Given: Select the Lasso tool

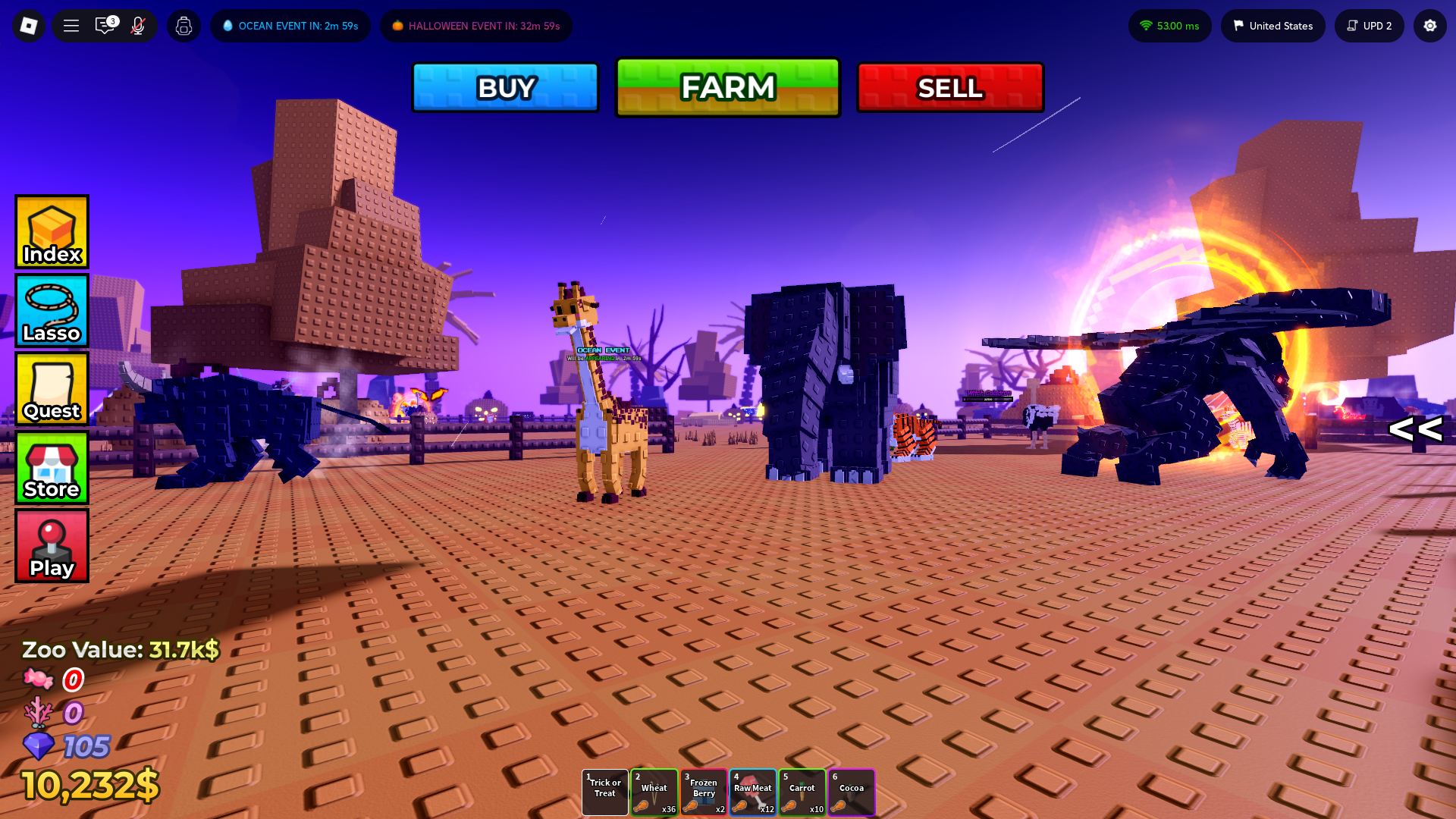Looking at the screenshot, I should coord(51,310).
